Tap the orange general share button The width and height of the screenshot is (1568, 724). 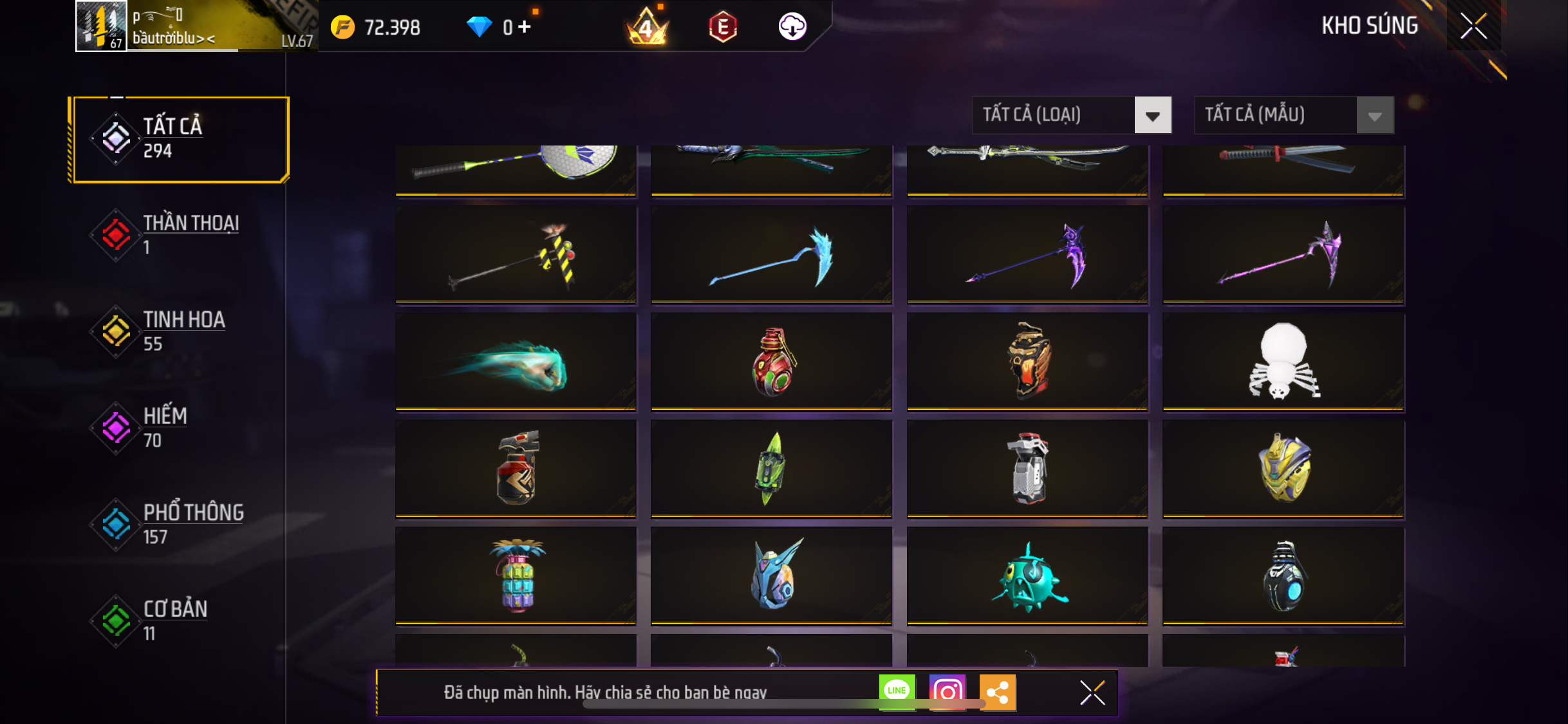tap(997, 692)
